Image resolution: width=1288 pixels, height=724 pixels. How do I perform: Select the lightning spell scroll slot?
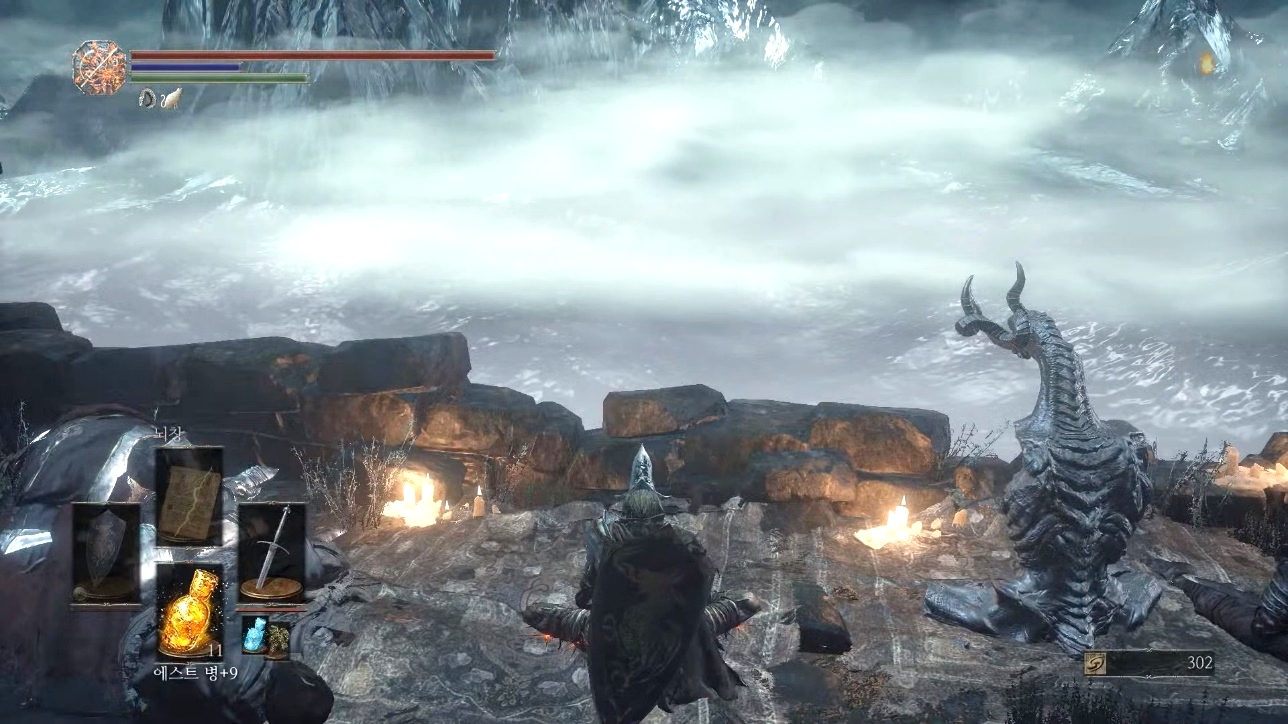189,496
